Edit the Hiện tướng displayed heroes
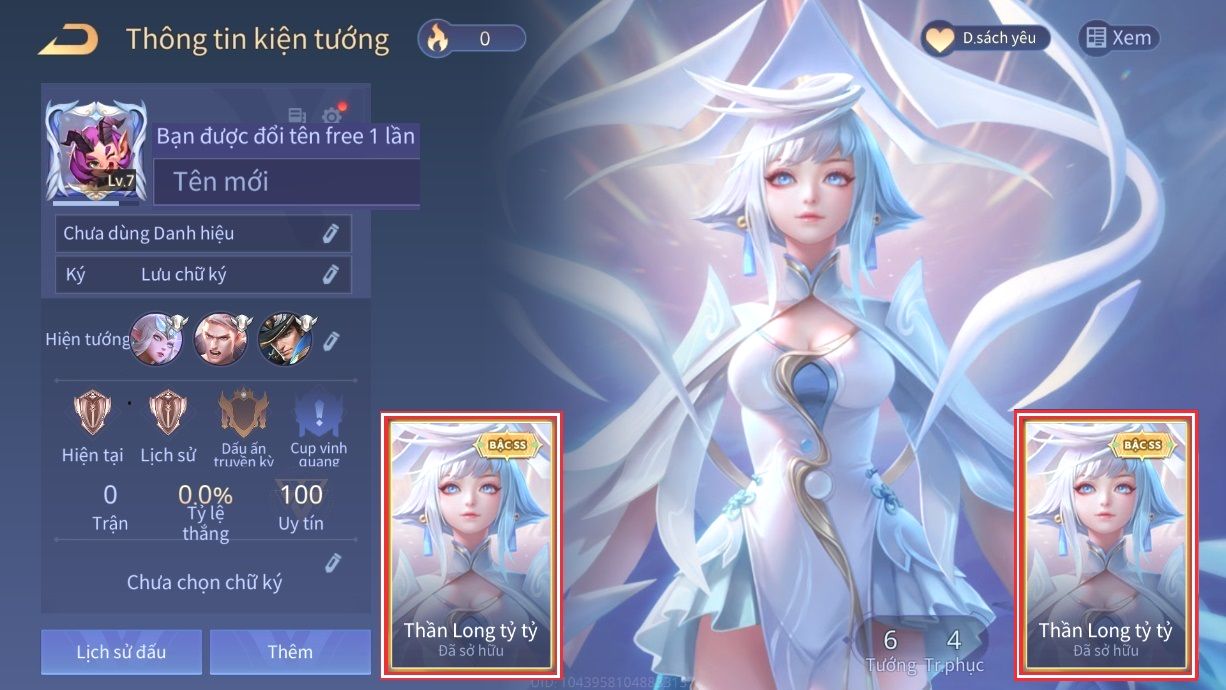This screenshot has width=1226, height=690. tap(332, 340)
